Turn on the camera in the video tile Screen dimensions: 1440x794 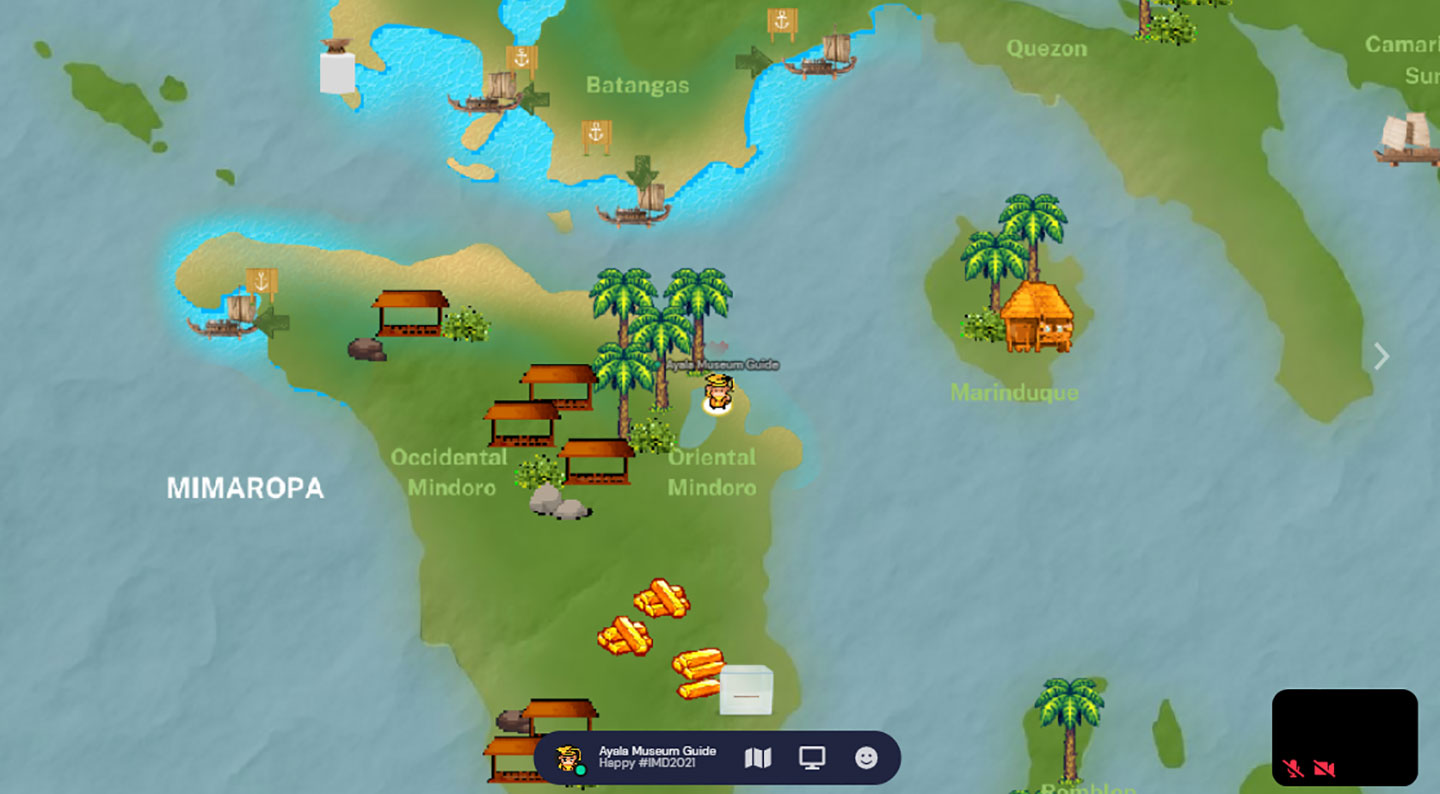1325,768
